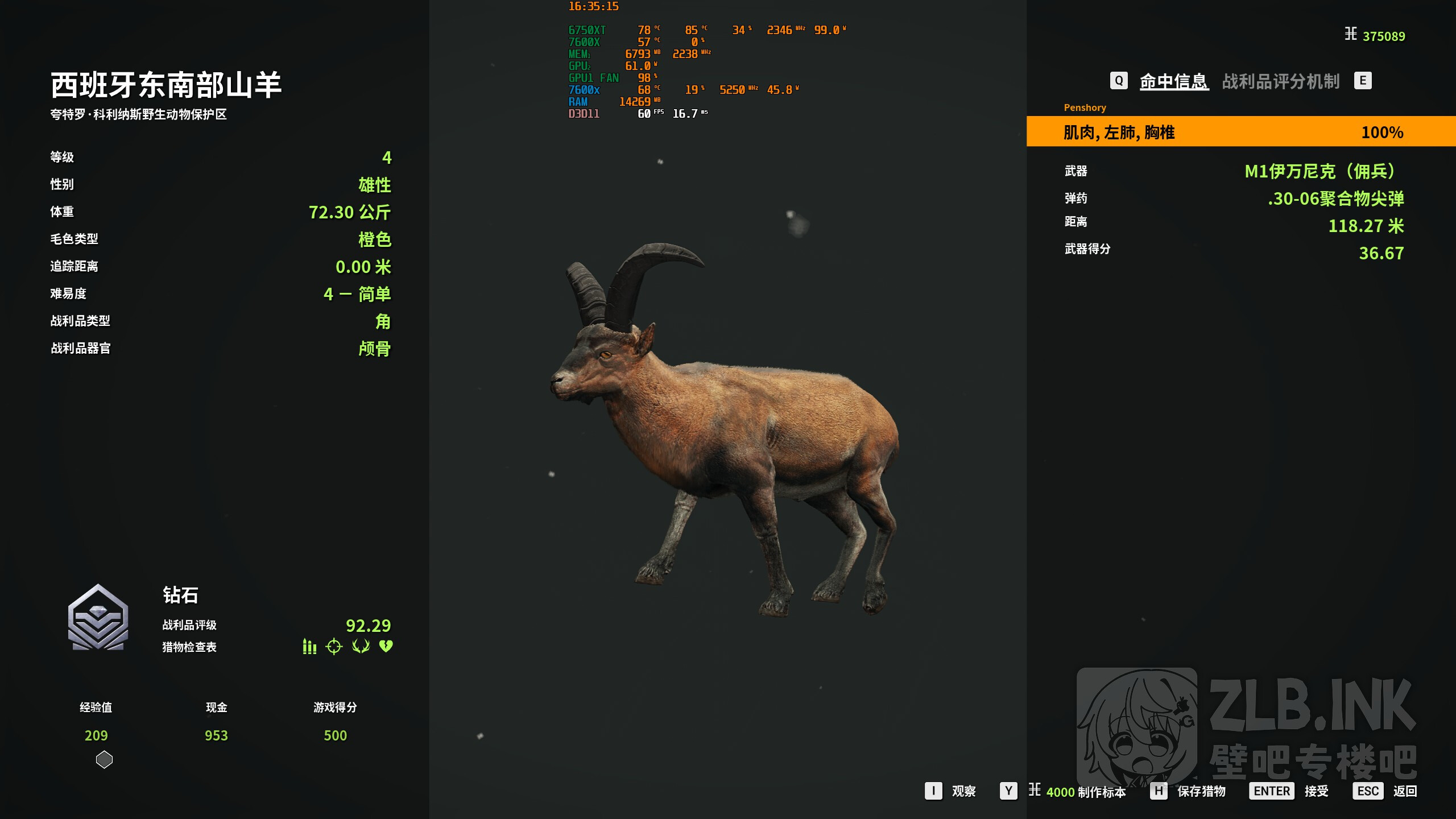Choose the 观察 inspect option
Image resolution: width=1456 pixels, height=819 pixels.
(963, 791)
